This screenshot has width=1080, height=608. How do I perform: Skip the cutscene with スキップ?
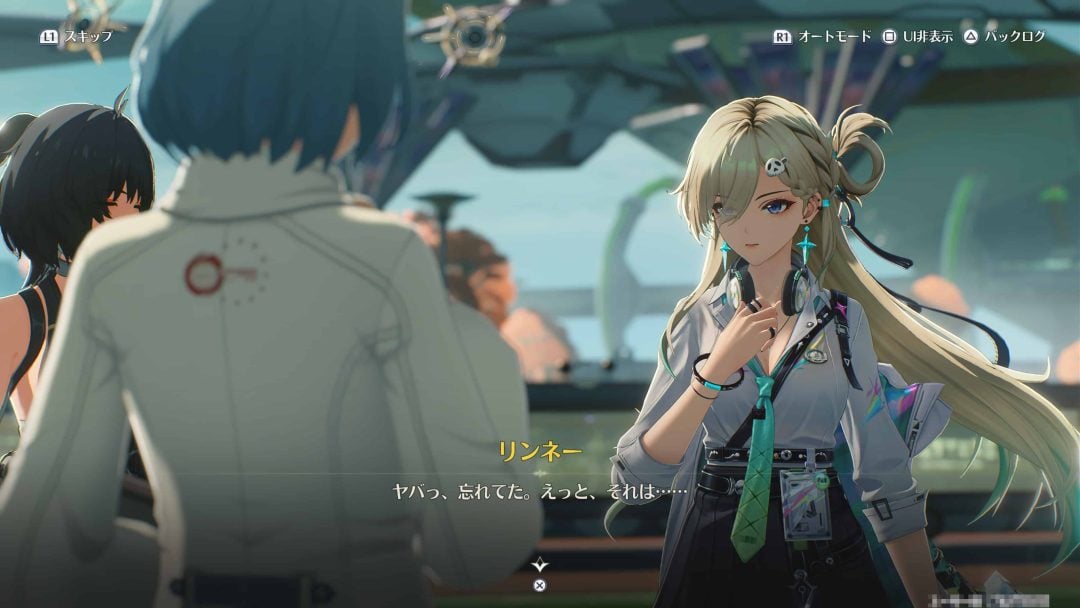pyautogui.click(x=77, y=36)
